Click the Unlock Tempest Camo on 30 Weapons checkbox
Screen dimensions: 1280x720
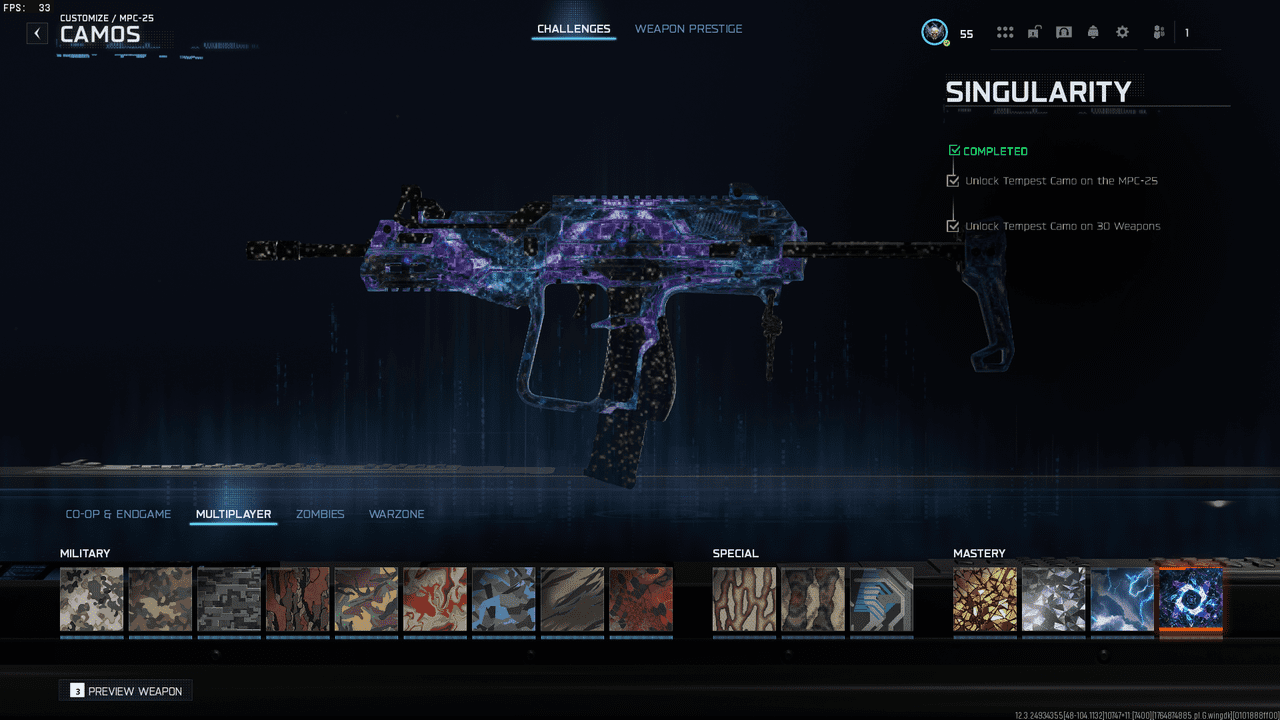(x=953, y=226)
